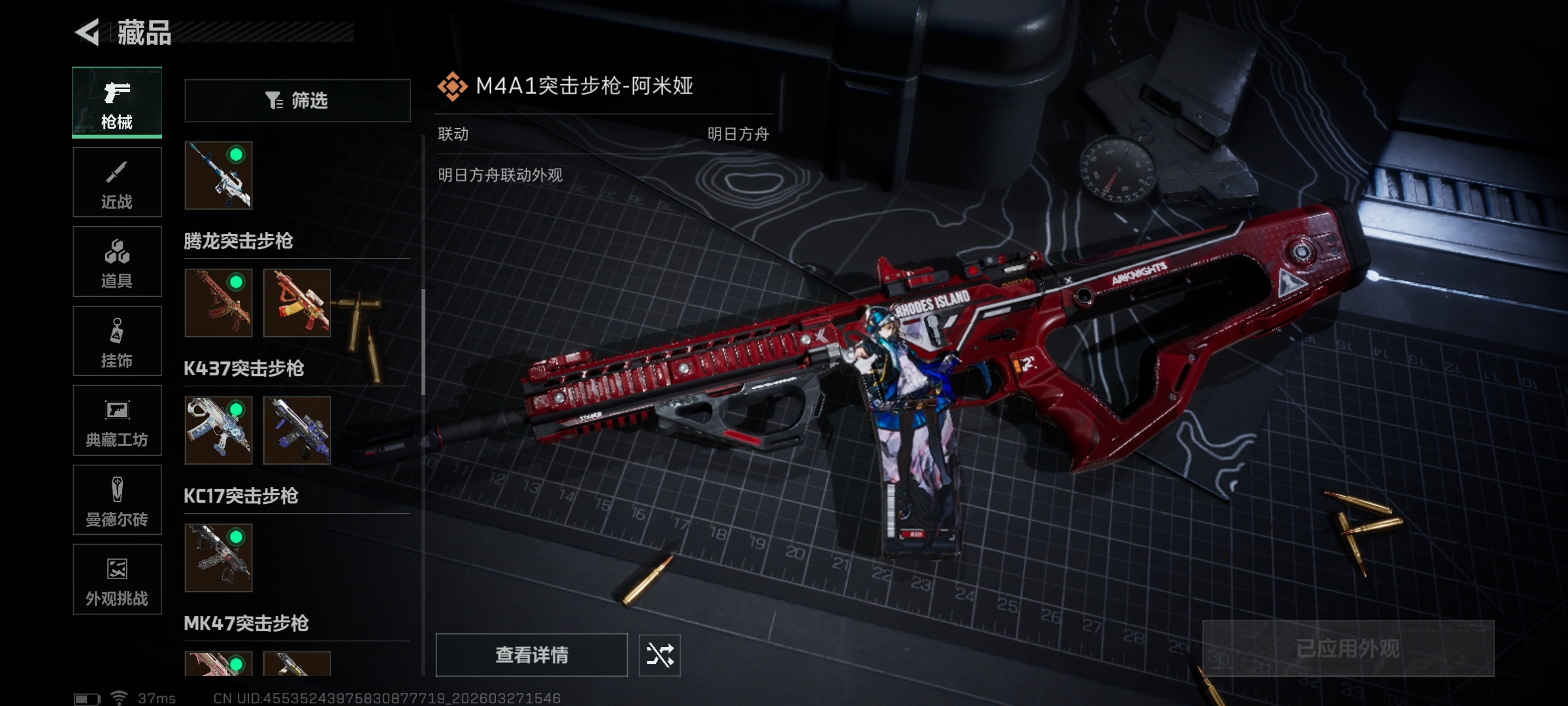Choose the orange-gold 腾龙突击步枪 skin thumbnail
The width and height of the screenshot is (1568, 706).
(297, 303)
